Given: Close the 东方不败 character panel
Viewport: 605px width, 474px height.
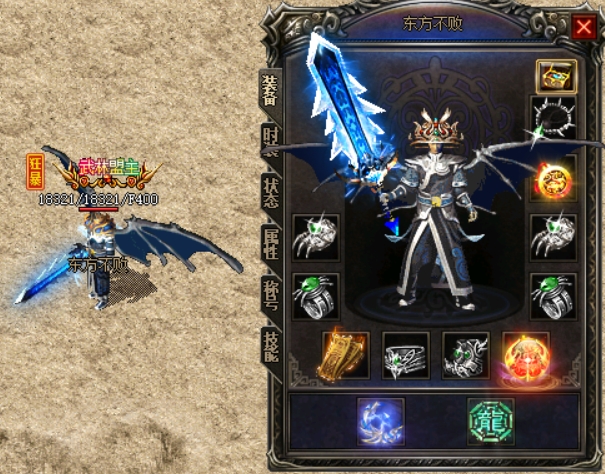Looking at the screenshot, I should pos(583,27).
